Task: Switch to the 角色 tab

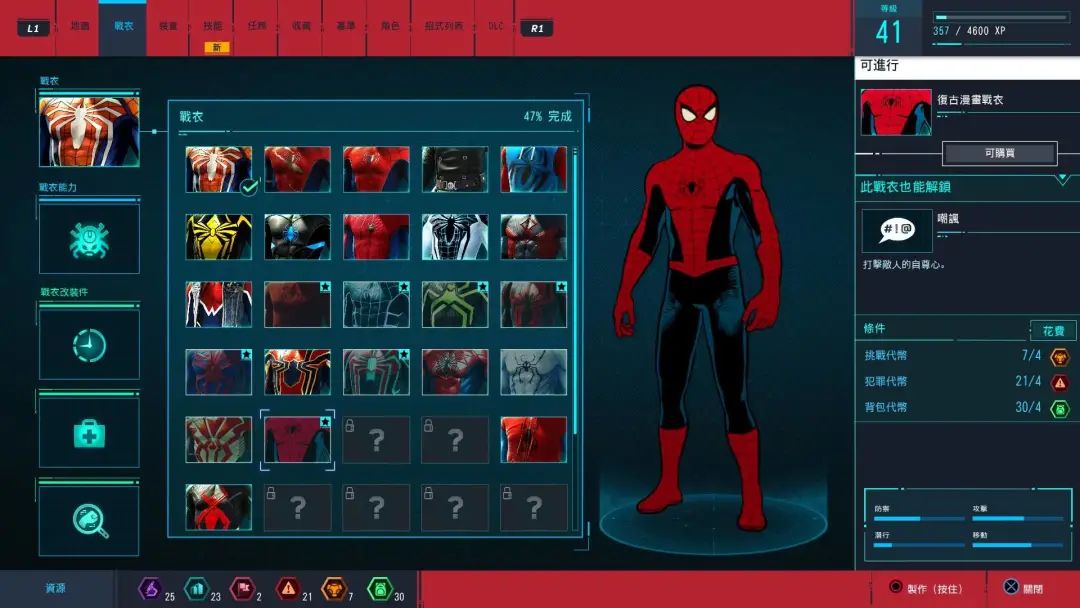Action: point(390,26)
